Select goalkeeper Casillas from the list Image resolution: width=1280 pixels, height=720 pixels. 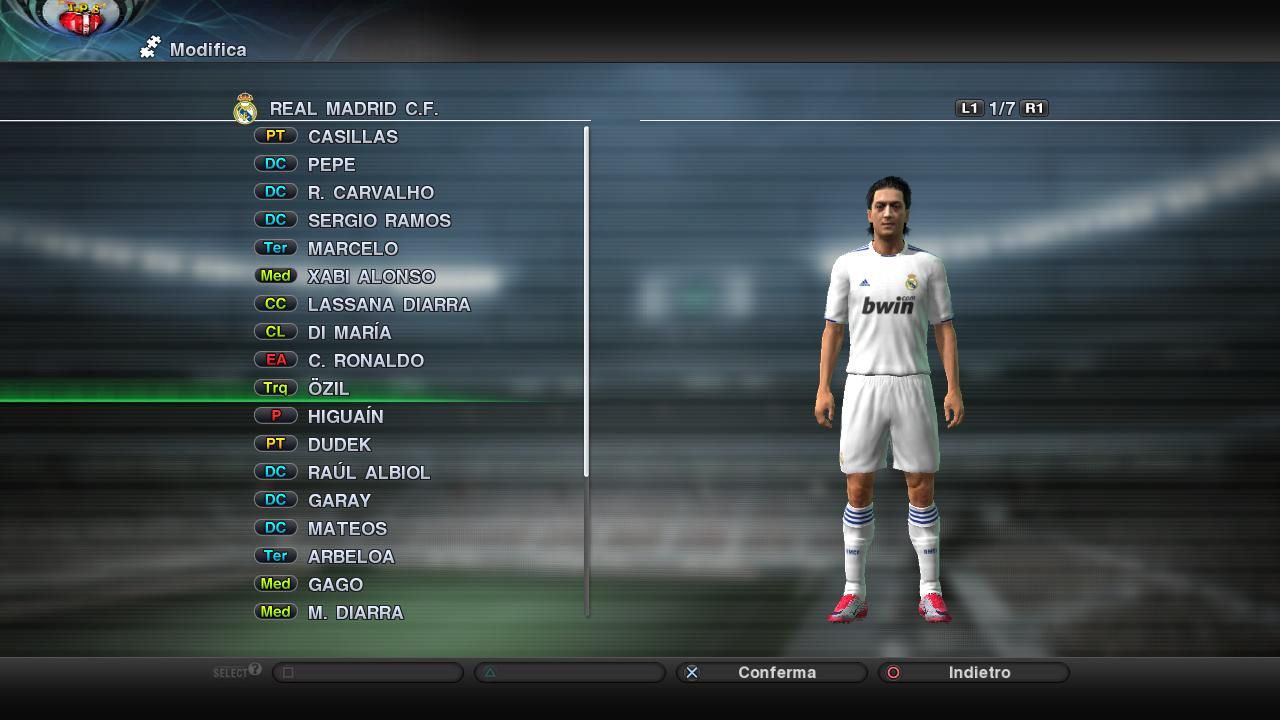[x=352, y=137]
